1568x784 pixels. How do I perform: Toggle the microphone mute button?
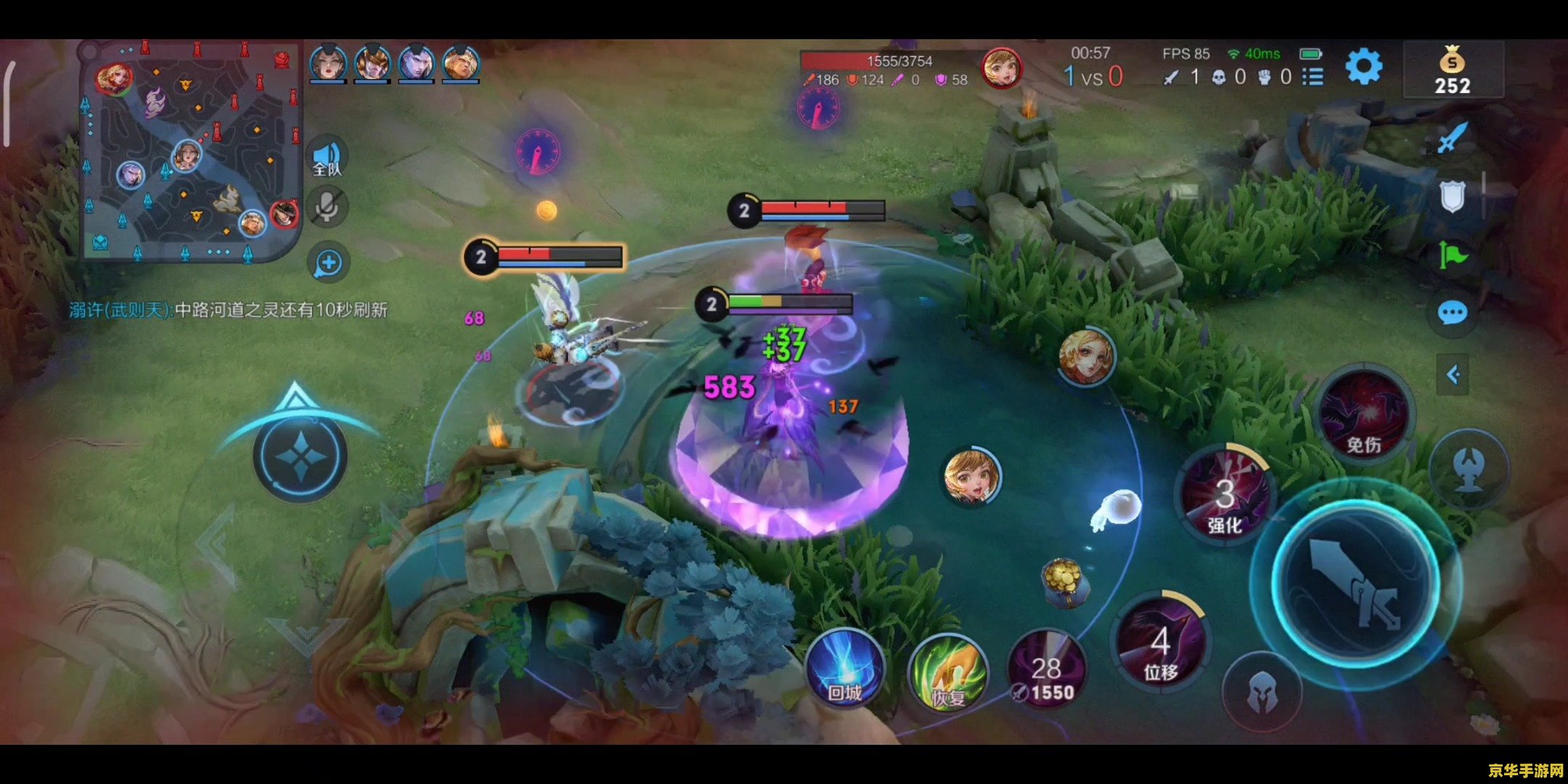(327, 207)
